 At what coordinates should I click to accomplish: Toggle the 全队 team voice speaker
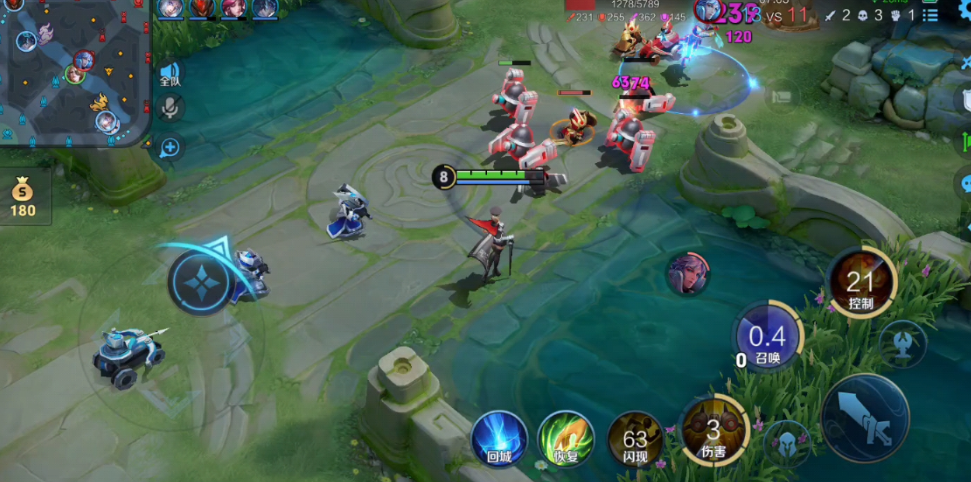[x=170, y=75]
